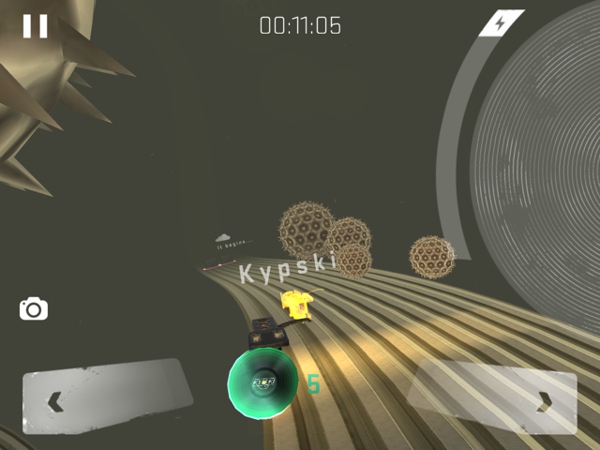This screenshot has width=600, height=450.
Task: Steer right with the right arrow pad
Action: point(494,399)
